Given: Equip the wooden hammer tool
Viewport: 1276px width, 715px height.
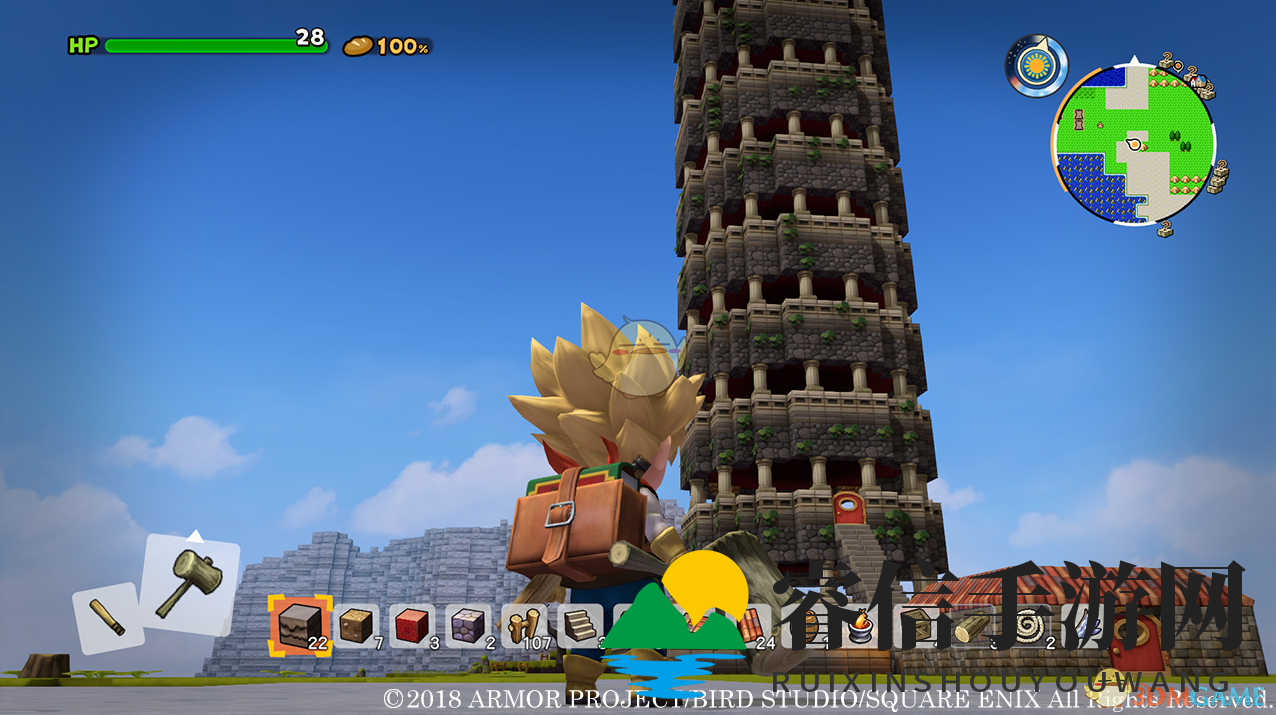Looking at the screenshot, I should click(190, 583).
